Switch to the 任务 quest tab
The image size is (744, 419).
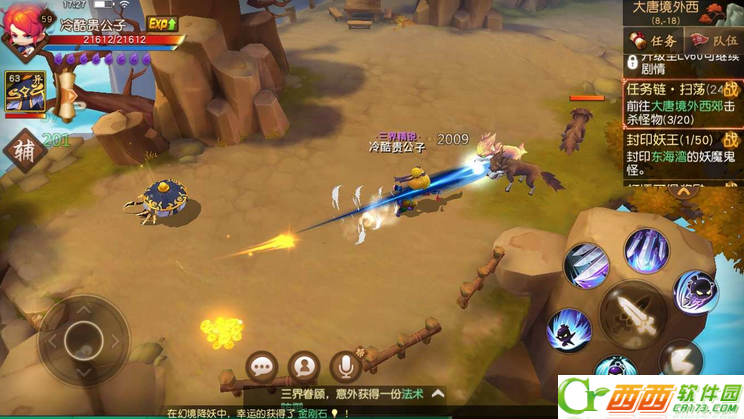point(652,41)
